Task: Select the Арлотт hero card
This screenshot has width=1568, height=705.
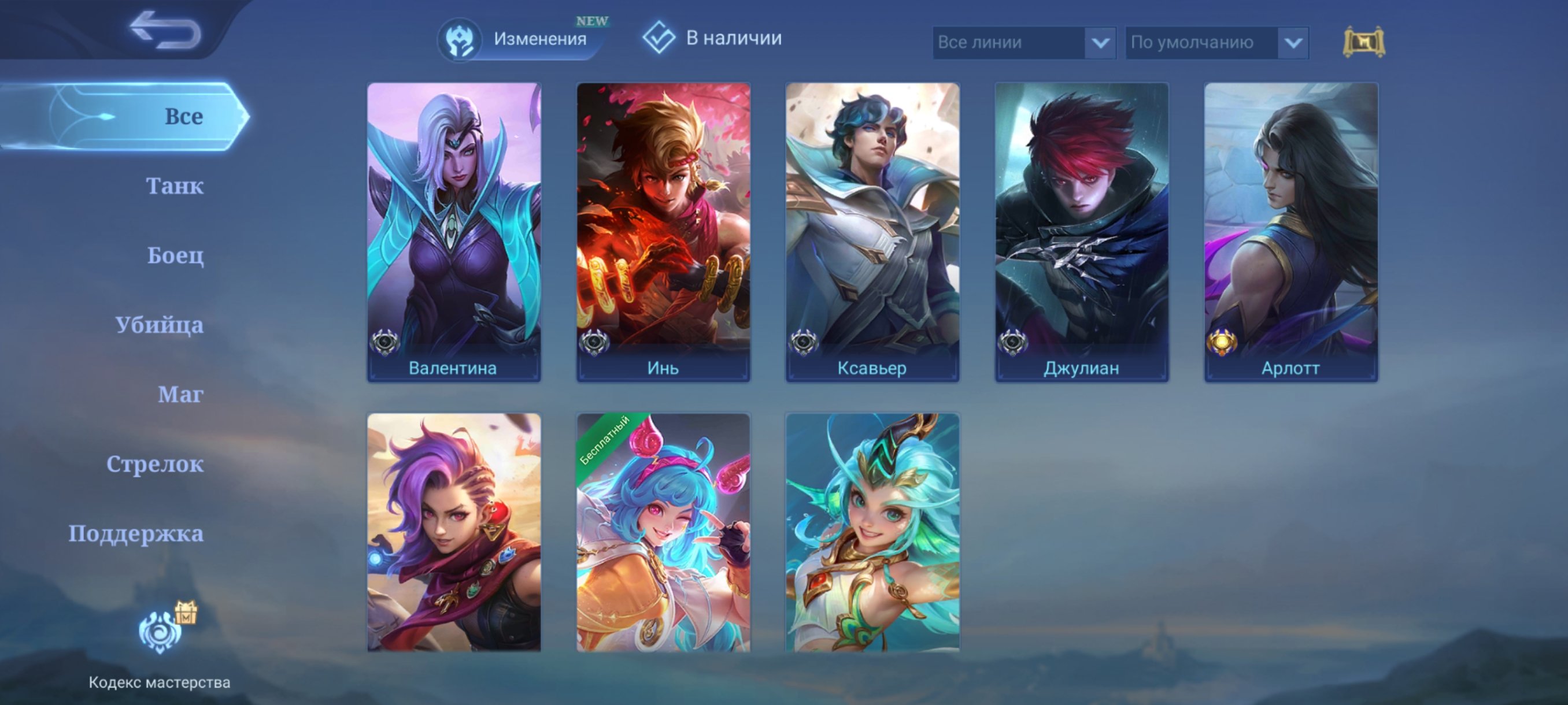Action: point(1291,231)
